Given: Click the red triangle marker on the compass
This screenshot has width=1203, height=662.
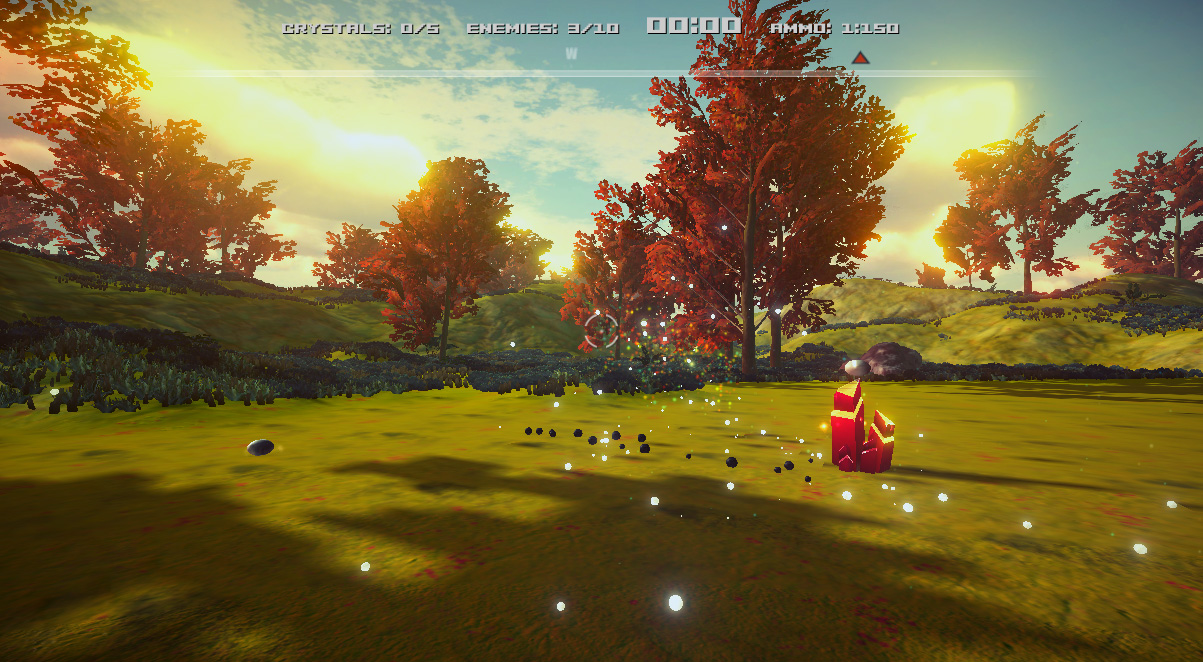Looking at the screenshot, I should [x=861, y=58].
